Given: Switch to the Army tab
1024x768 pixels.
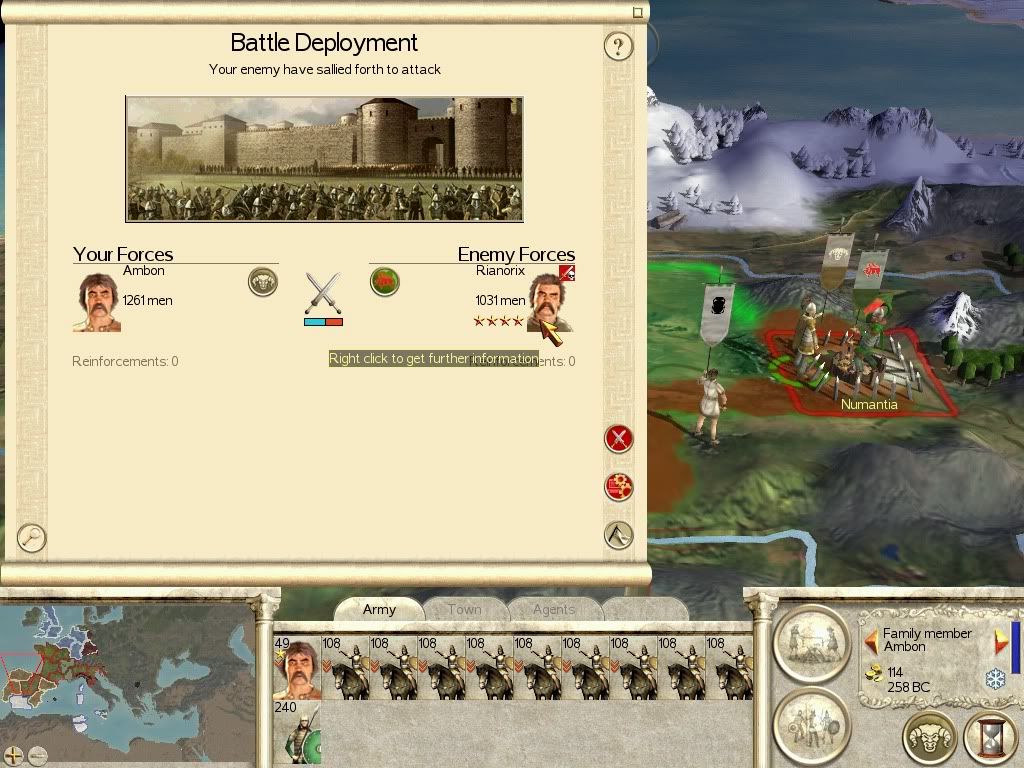Looking at the screenshot, I should tap(379, 609).
